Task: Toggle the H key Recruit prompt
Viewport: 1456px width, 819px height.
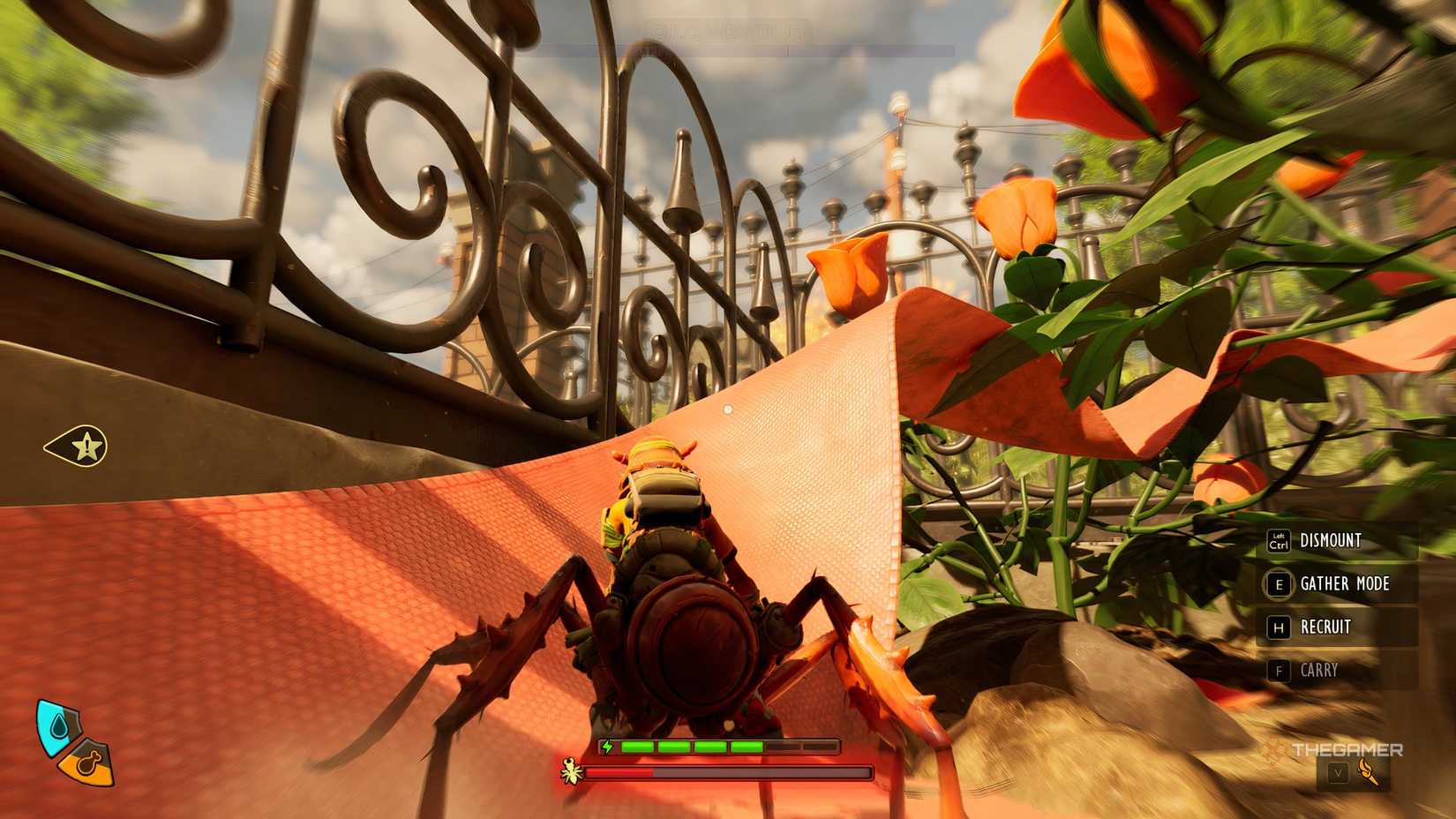Action: coord(1280,627)
